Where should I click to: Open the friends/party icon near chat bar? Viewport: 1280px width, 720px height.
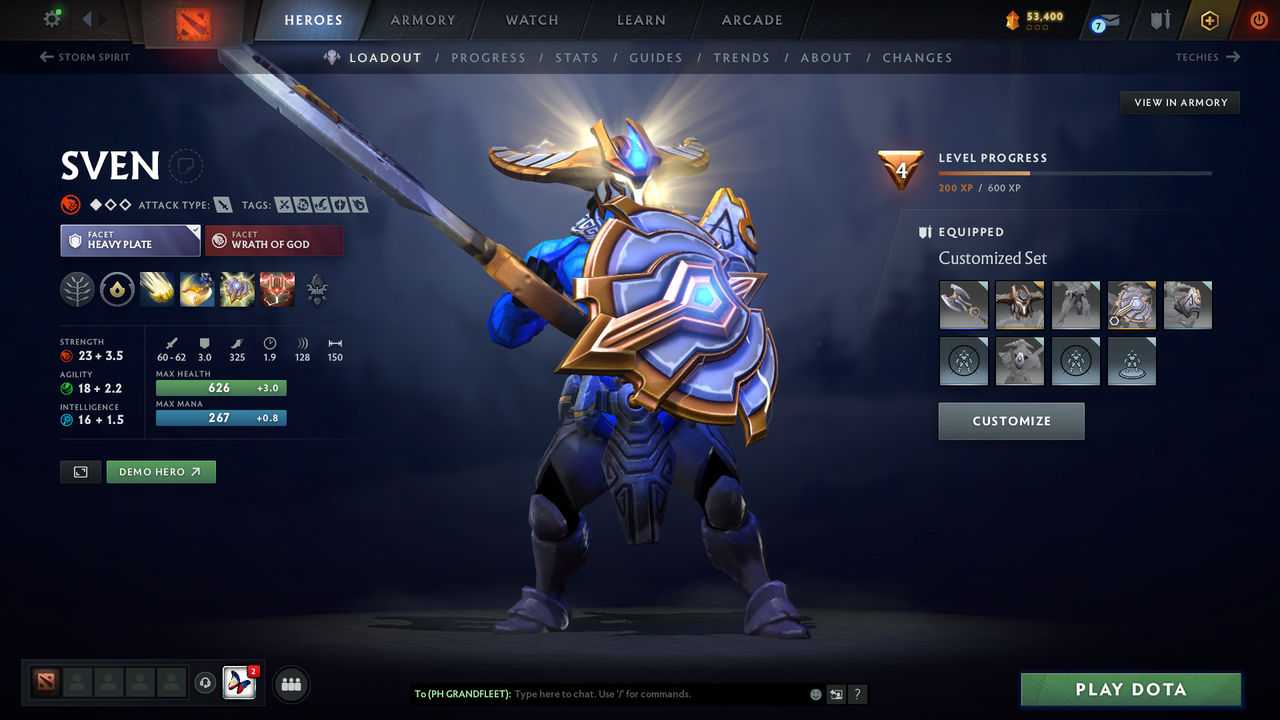coord(290,684)
